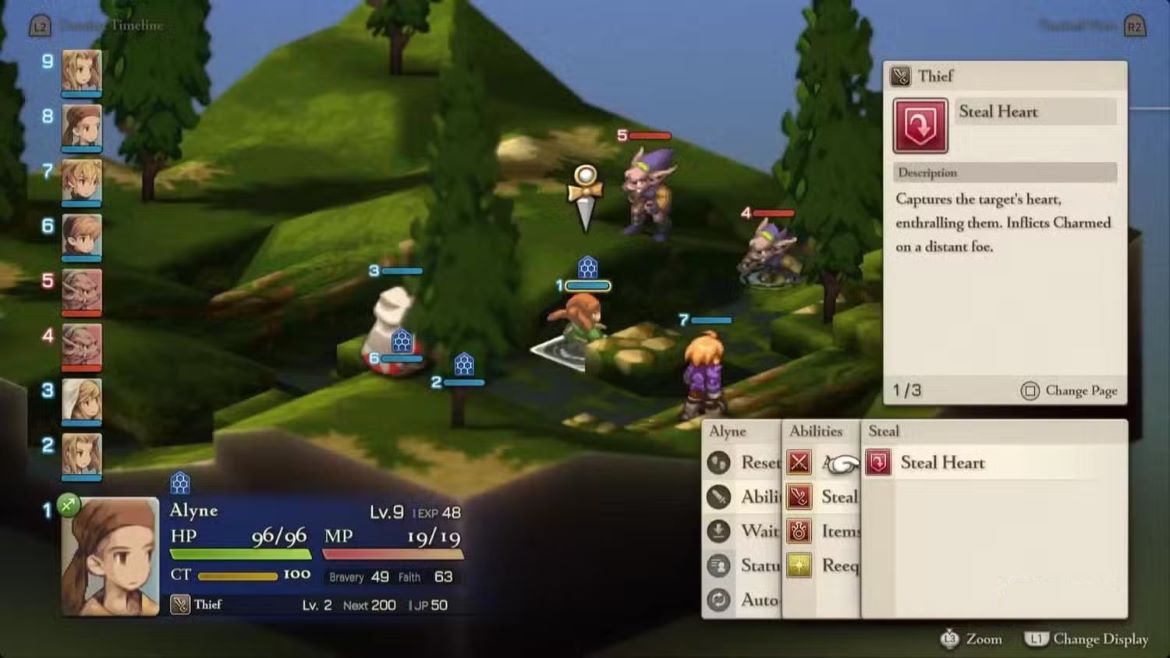Choose the Reset Move command
The image size is (1170, 658).
(x=745, y=463)
